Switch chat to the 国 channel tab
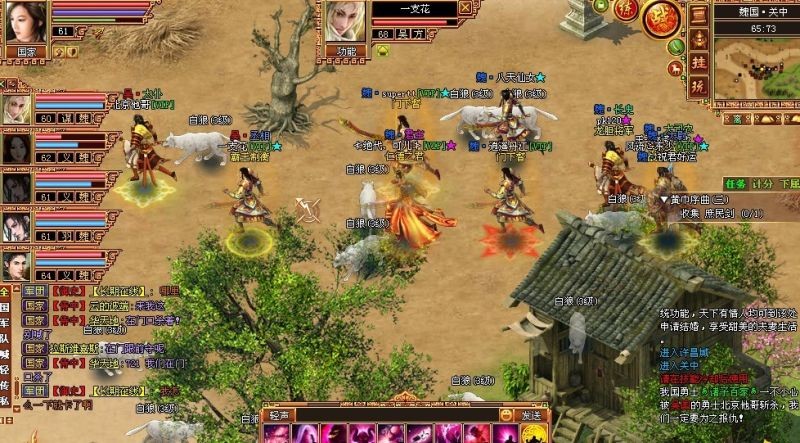Image resolution: width=800 pixels, height=443 pixels. pos(5,309)
